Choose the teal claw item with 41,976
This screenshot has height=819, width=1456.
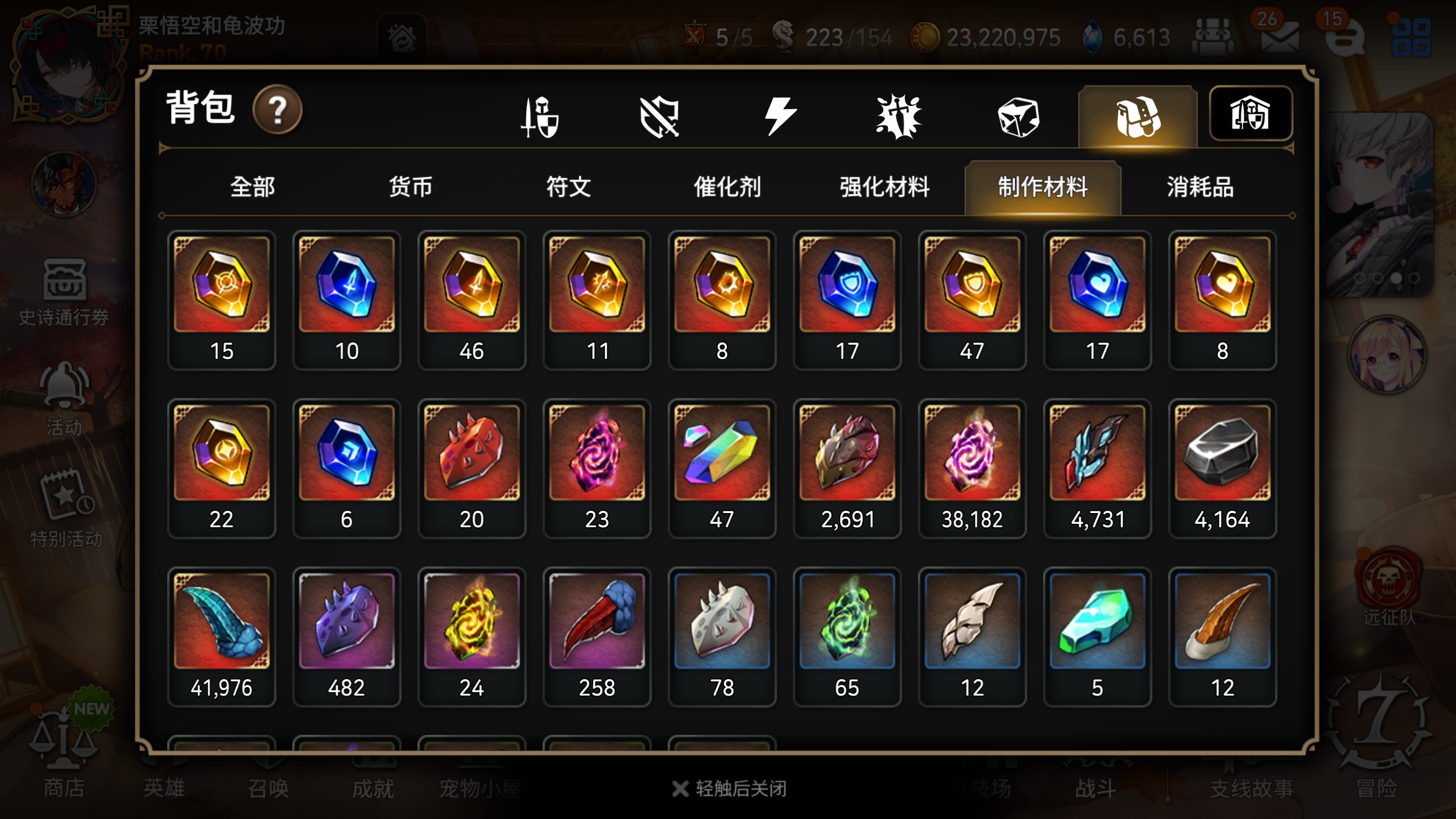[x=221, y=636]
